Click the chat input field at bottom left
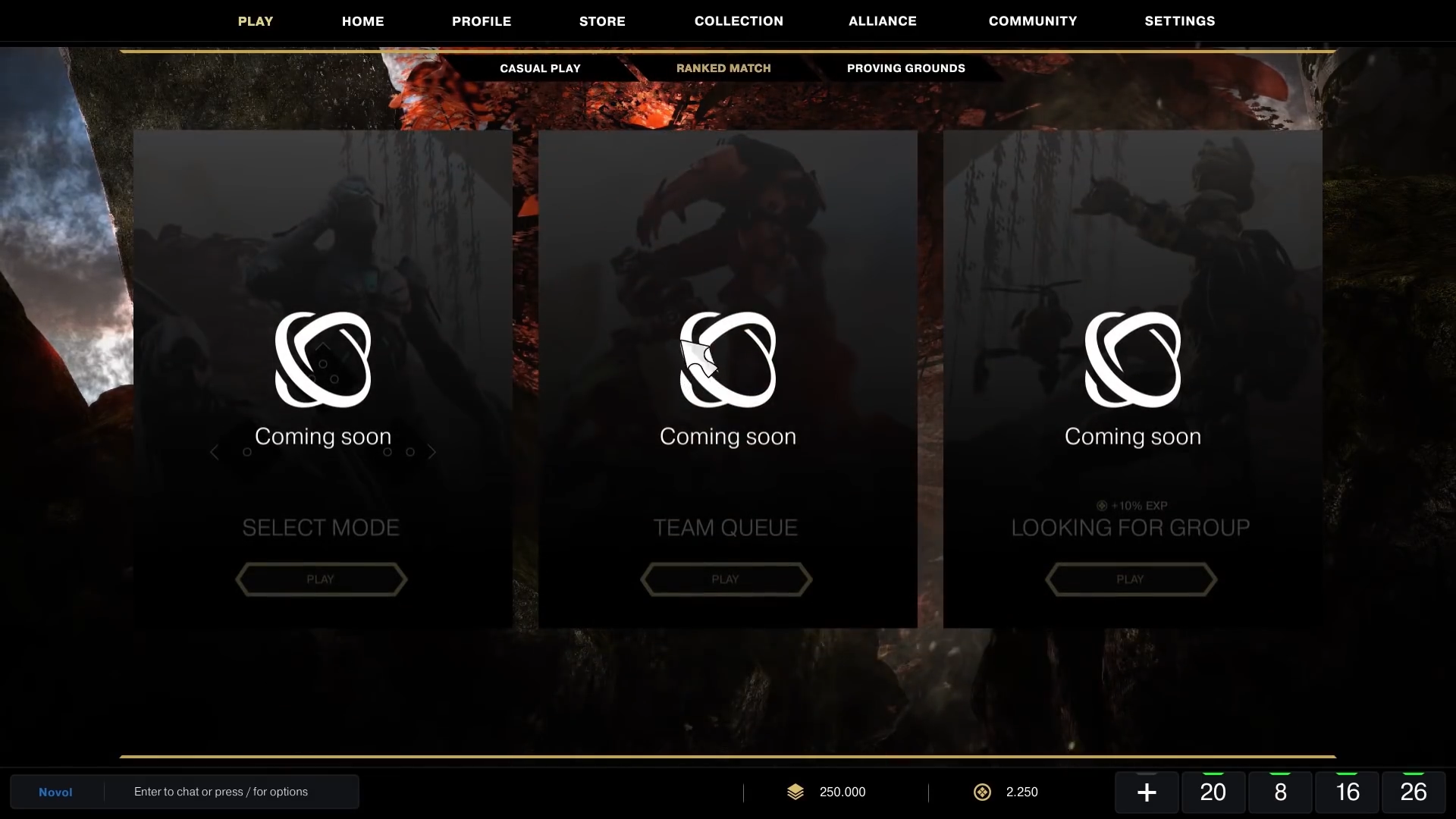1456x819 pixels. [221, 791]
